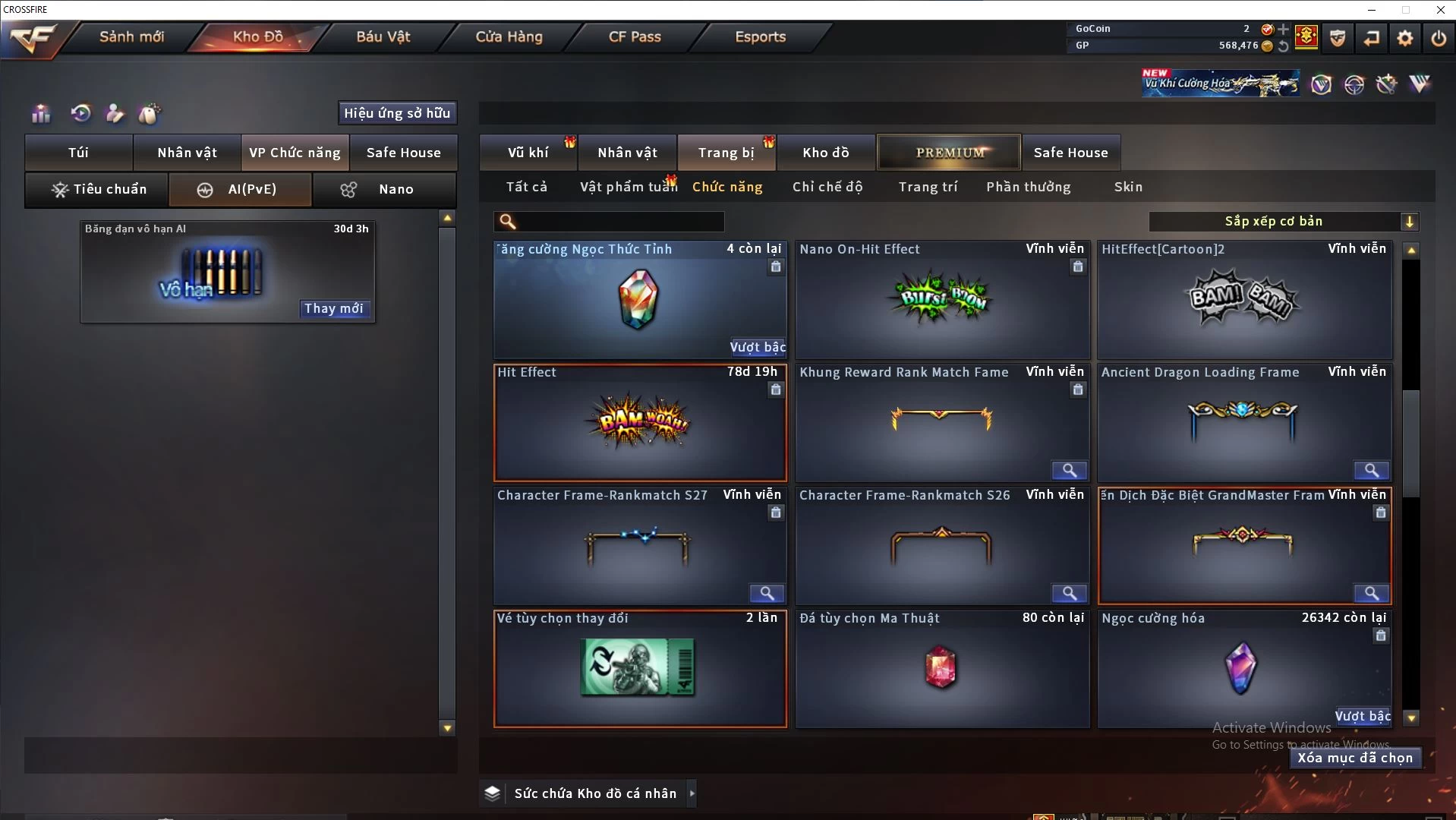1456x820 pixels.
Task: Open the Esports menu
Action: pyautogui.click(x=760, y=36)
